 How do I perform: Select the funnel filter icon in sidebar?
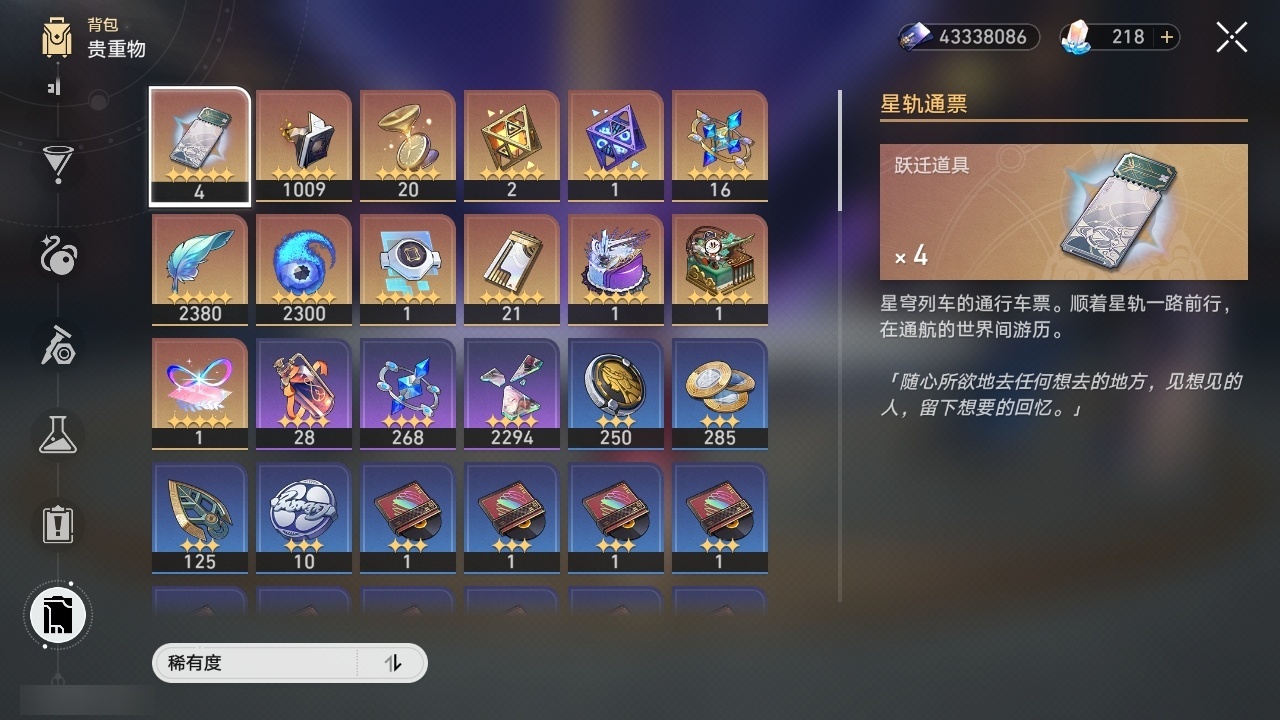(57, 160)
